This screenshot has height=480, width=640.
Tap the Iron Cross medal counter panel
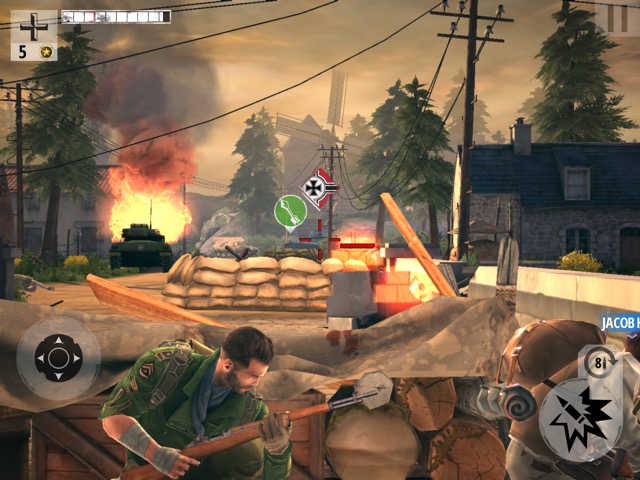[34, 35]
